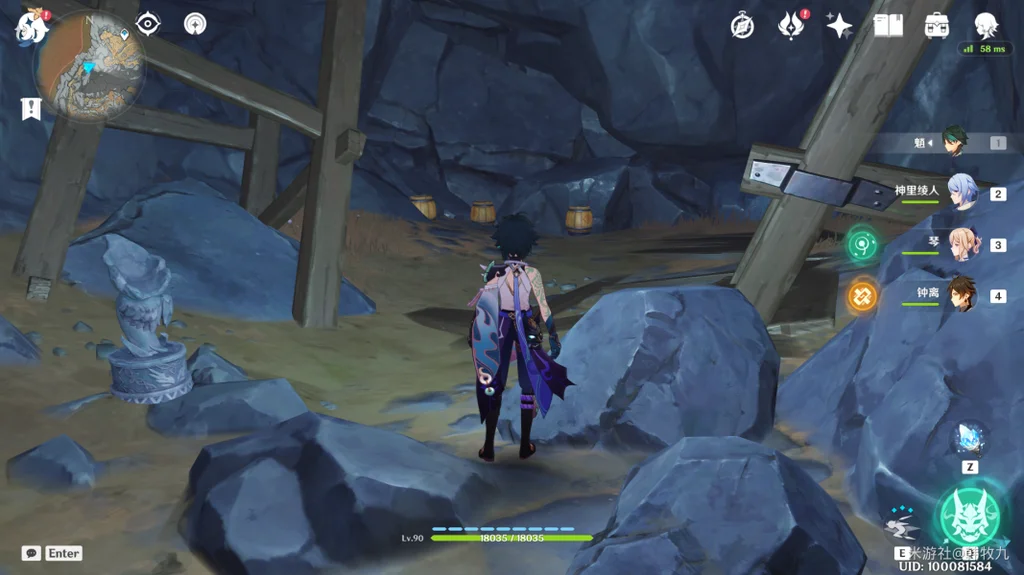Open the chat box speech bubble
This screenshot has width=1024, height=575.
[31, 553]
